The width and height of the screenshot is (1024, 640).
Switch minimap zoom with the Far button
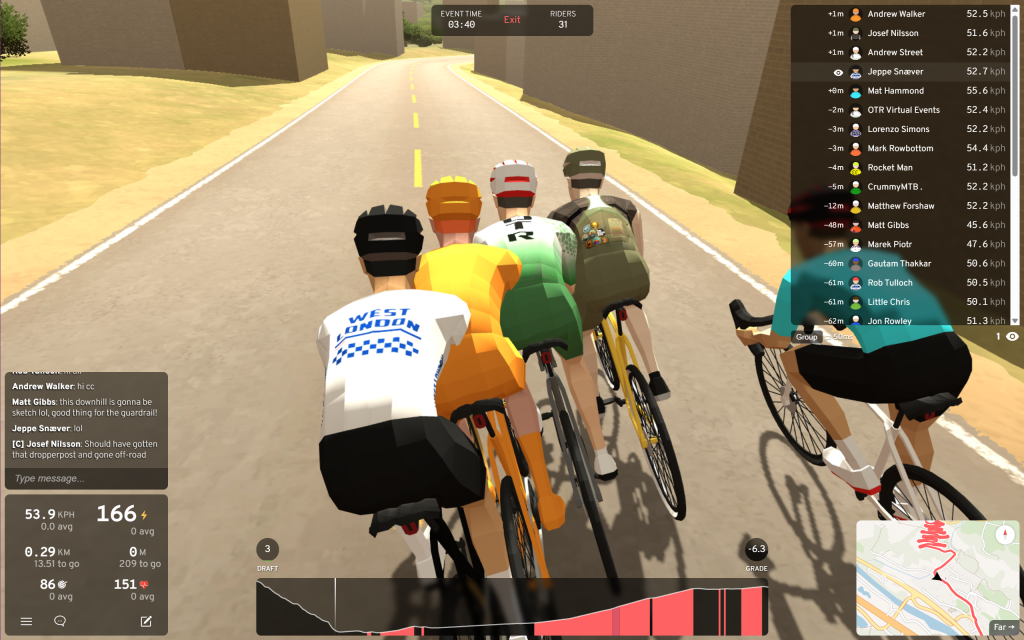pos(1001,627)
